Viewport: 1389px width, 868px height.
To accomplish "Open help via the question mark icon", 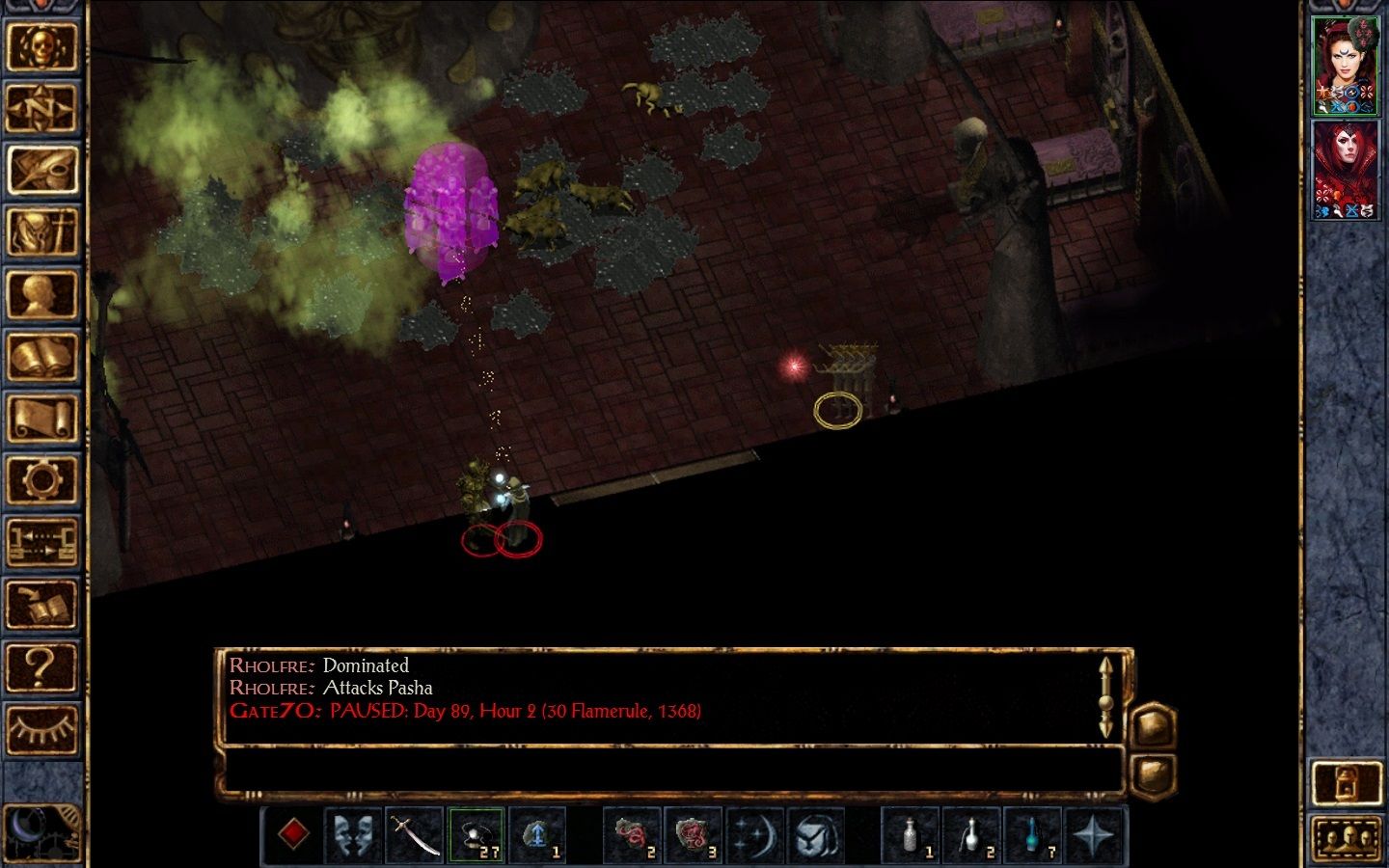I will tap(43, 665).
